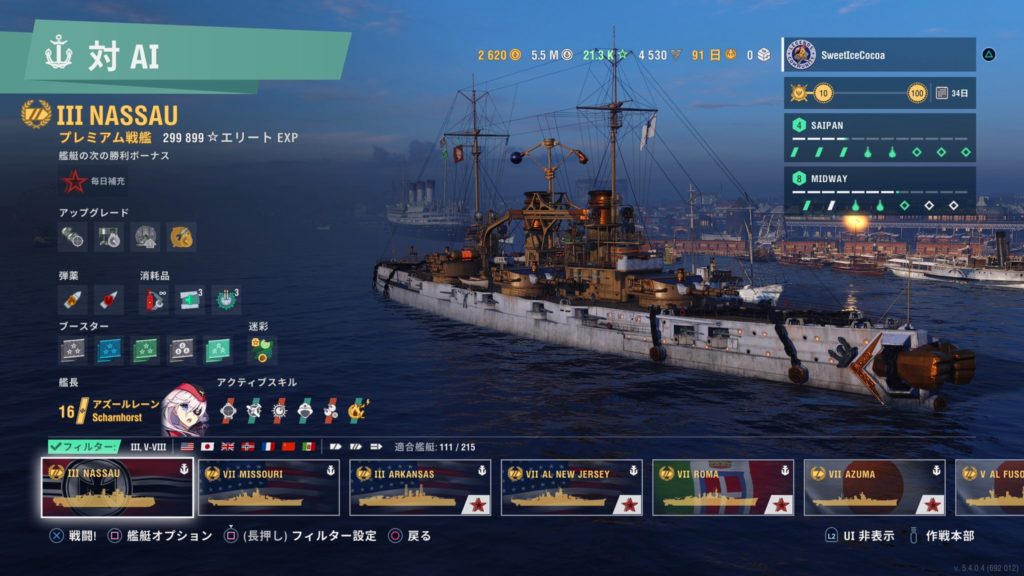Open the 対 AI battle mode selector
This screenshot has width=1024, height=576.
tap(180, 56)
